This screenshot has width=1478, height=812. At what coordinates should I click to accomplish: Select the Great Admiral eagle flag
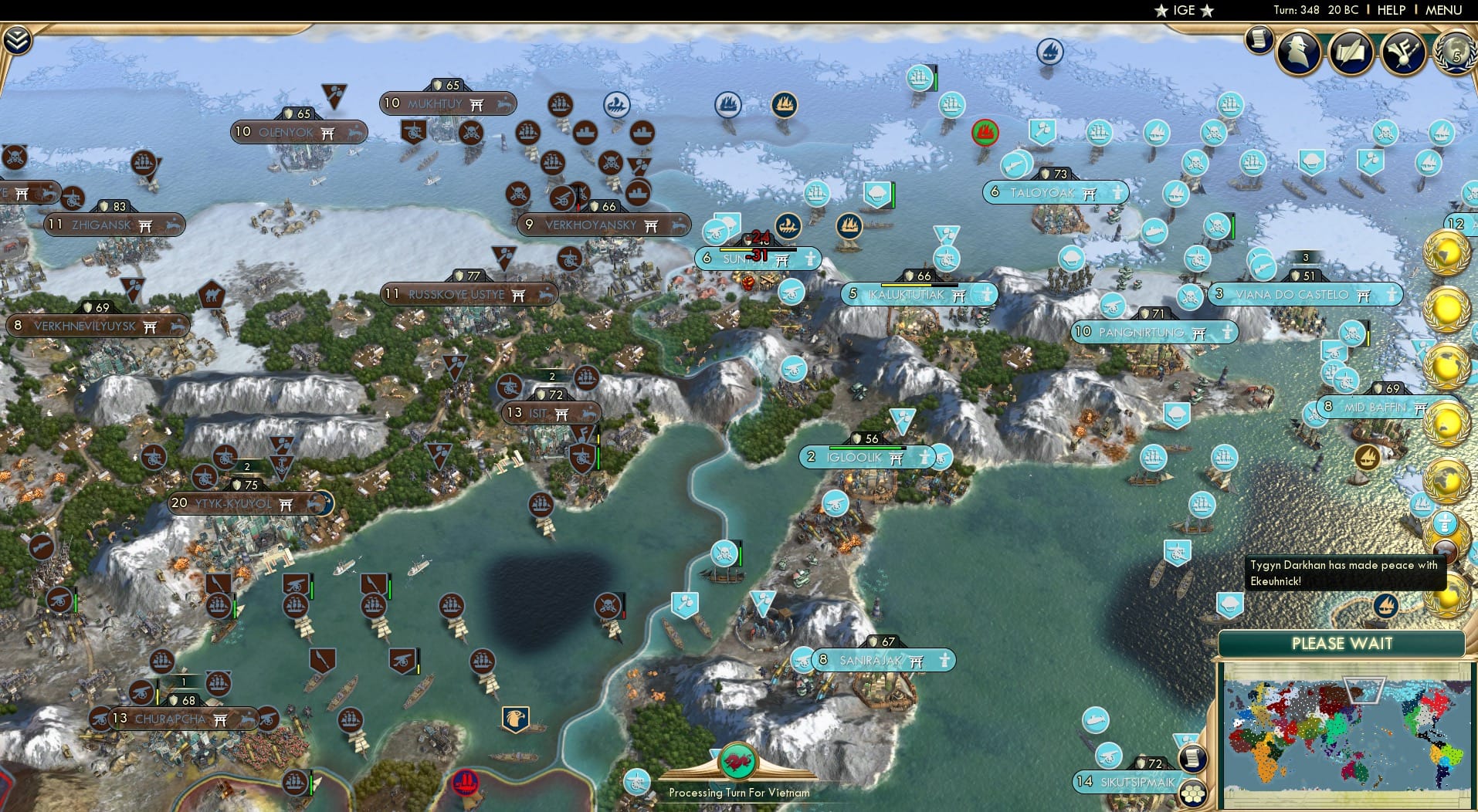(515, 719)
